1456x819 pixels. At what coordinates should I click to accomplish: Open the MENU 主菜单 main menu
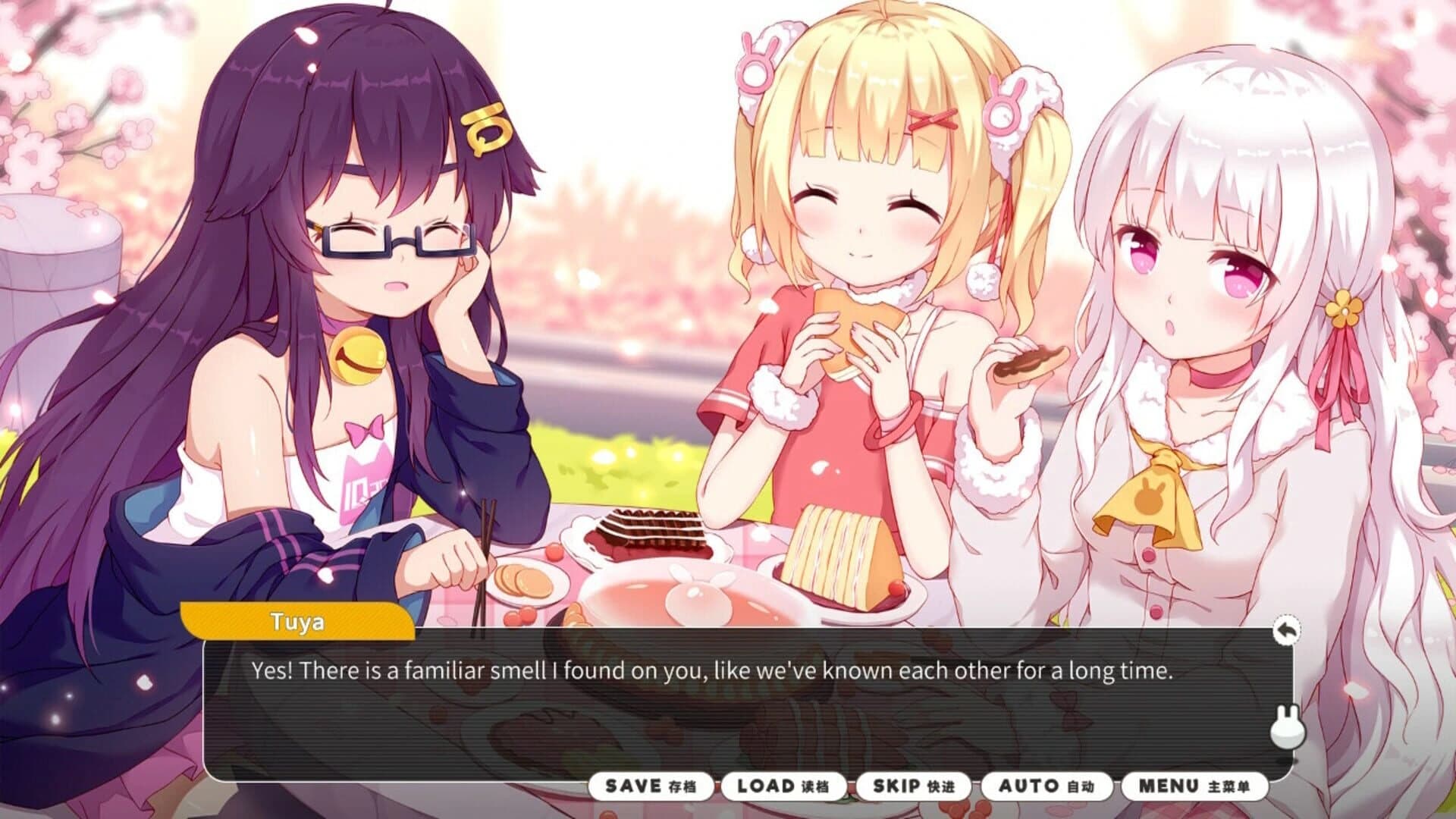pos(1194,786)
